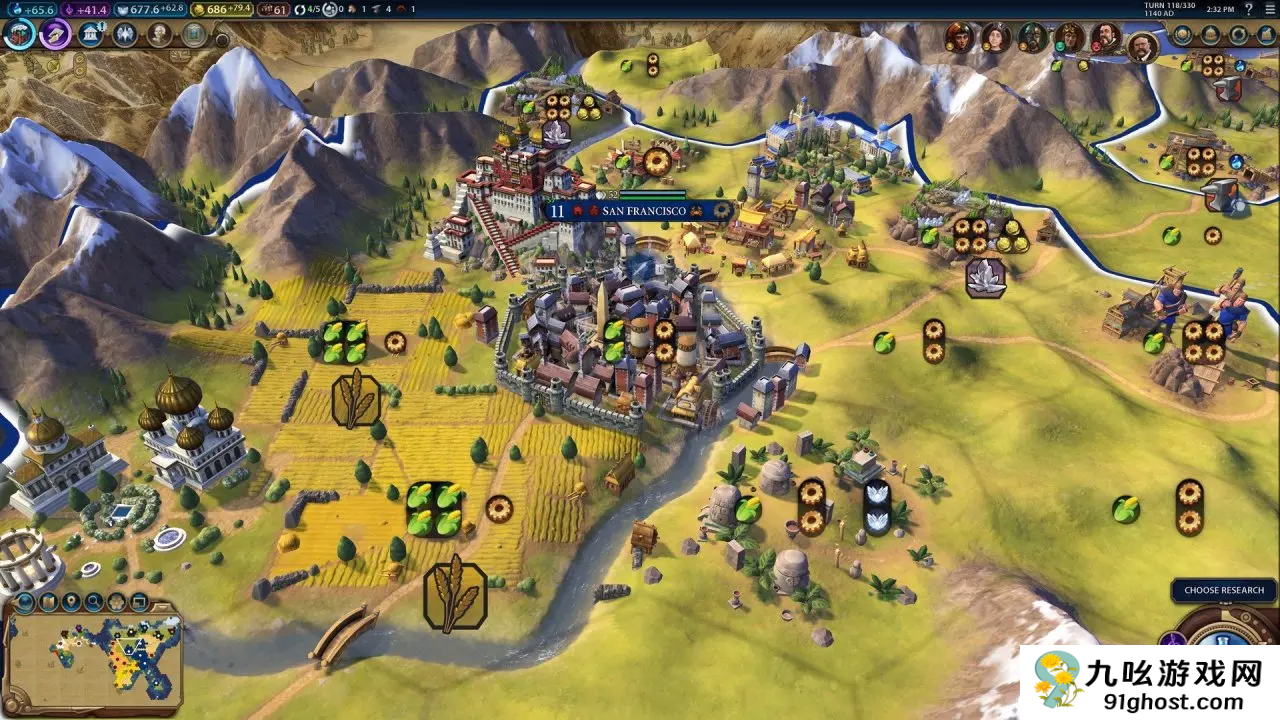Open the technology research tree
Image resolution: width=1280 pixels, height=720 pixels.
pyautogui.click(x=18, y=34)
